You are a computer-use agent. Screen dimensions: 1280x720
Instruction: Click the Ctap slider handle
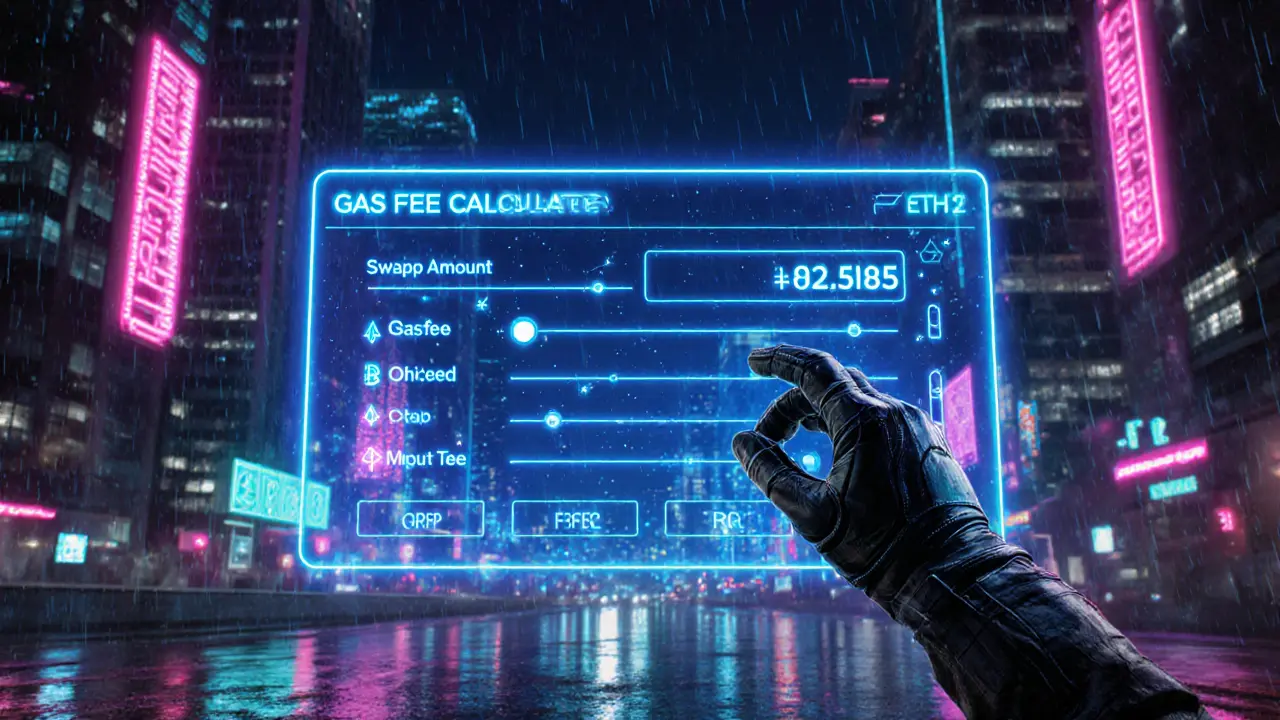tap(552, 420)
